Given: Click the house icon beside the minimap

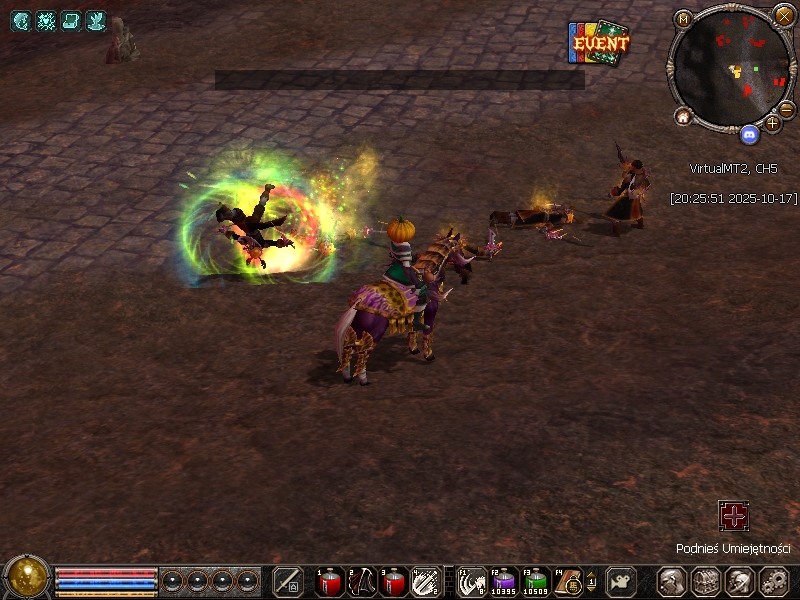Looking at the screenshot, I should 684,116.
